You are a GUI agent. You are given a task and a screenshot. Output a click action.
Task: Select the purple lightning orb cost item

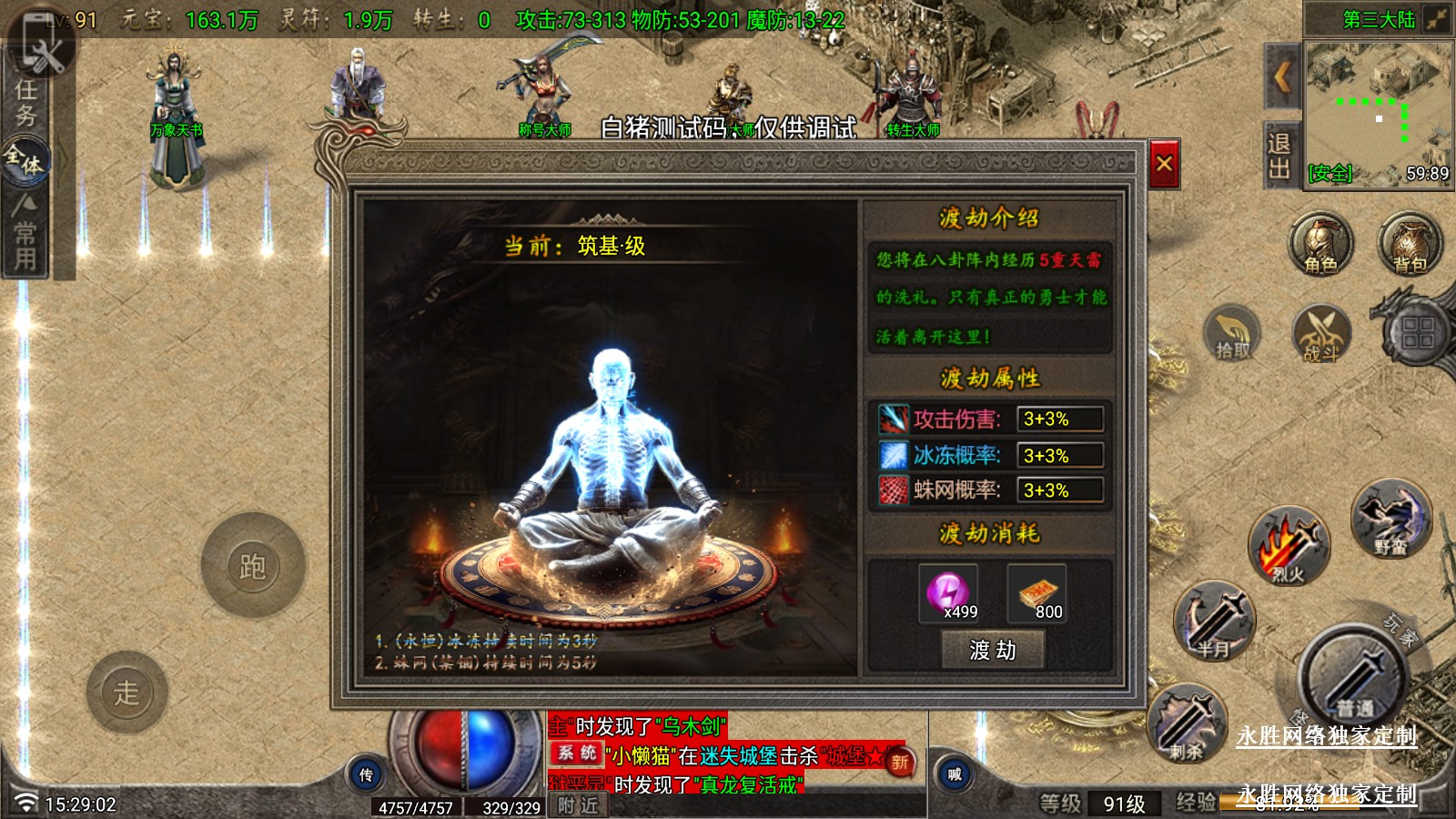point(948,592)
